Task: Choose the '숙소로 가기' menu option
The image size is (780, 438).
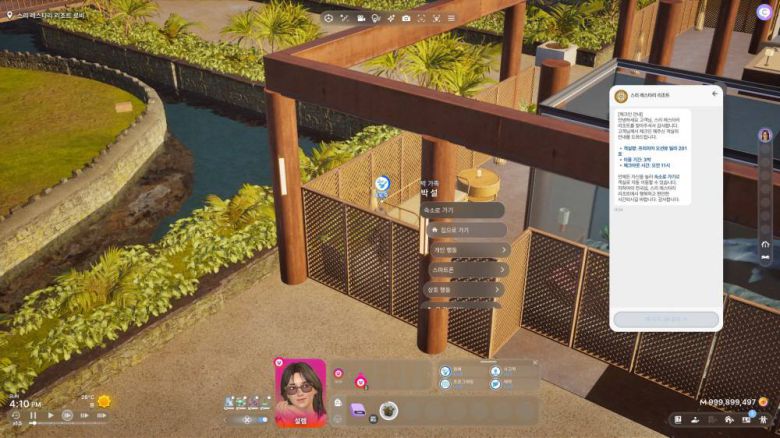Action: 462,210
